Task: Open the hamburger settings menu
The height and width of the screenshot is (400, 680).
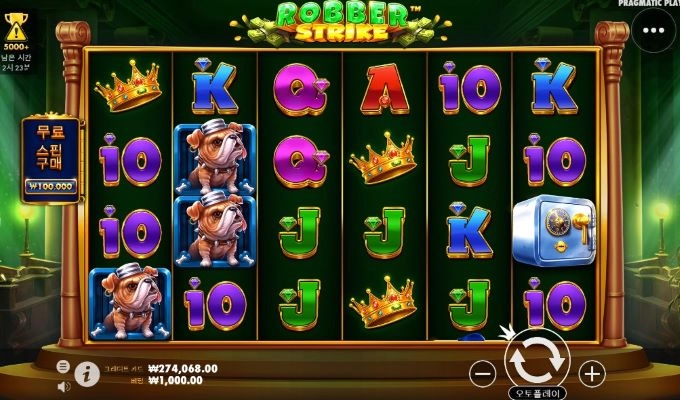Action: tap(64, 367)
